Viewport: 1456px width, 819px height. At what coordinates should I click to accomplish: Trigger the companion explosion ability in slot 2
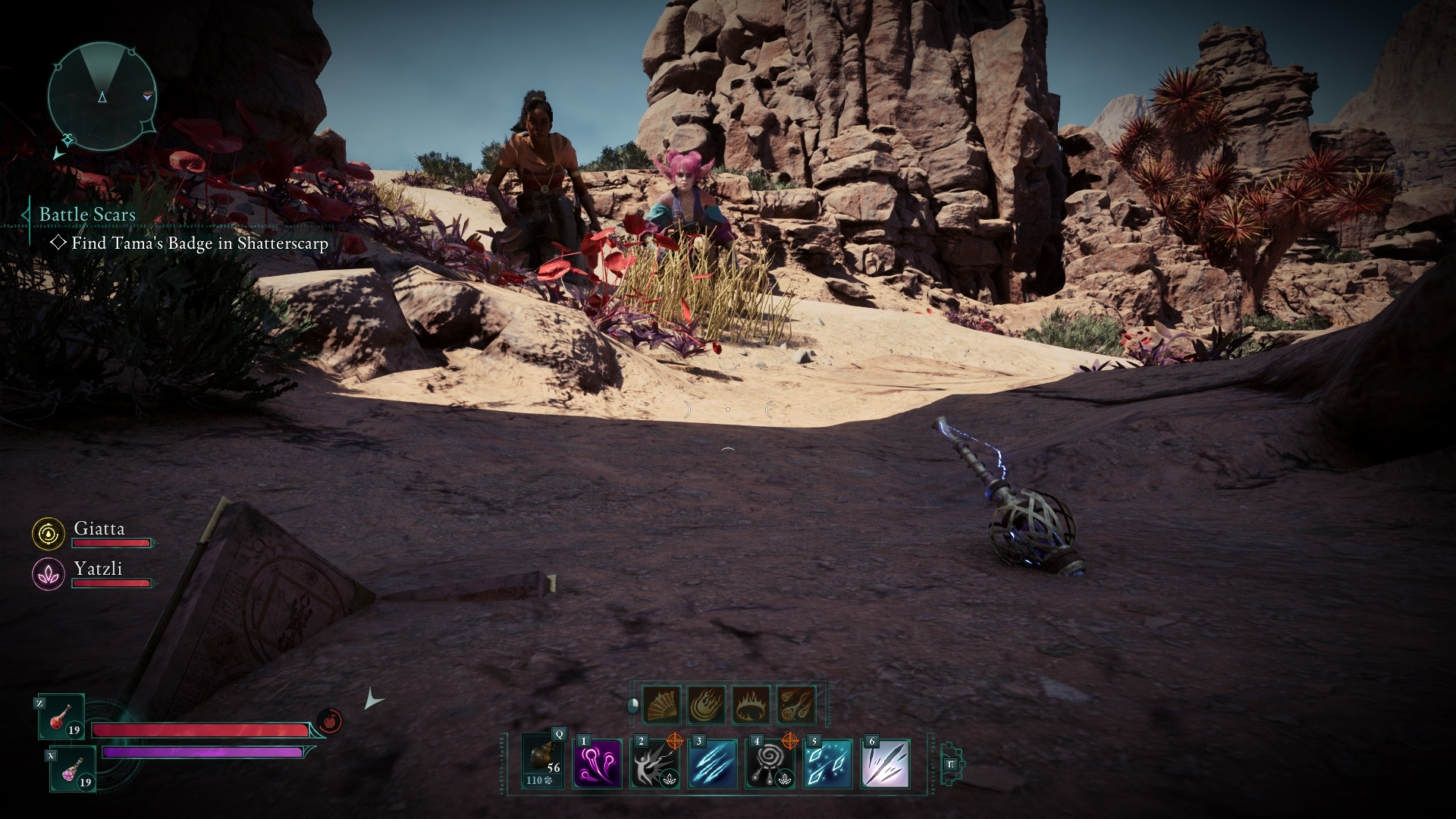tap(654, 764)
